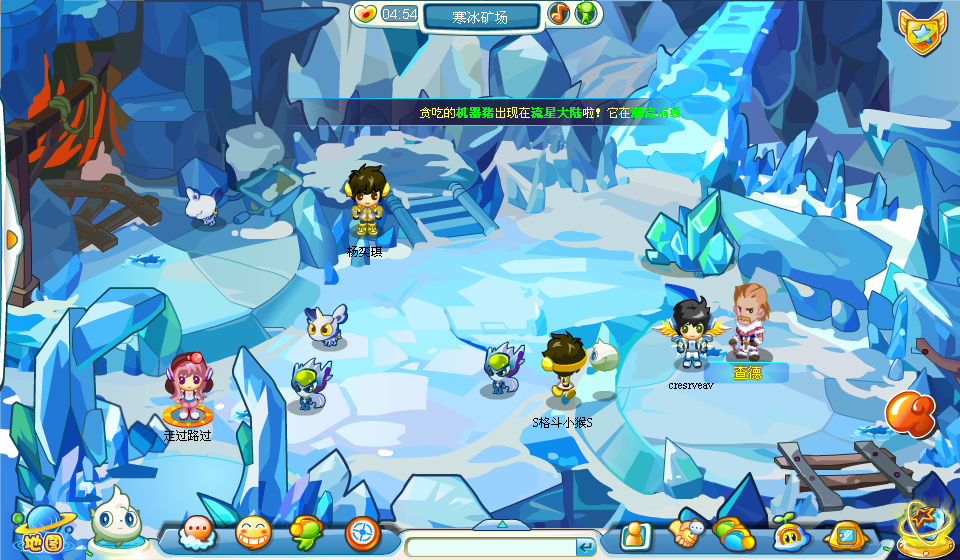The height and width of the screenshot is (560, 960).
Task: Open the laughing emoji face menu
Action: (253, 533)
